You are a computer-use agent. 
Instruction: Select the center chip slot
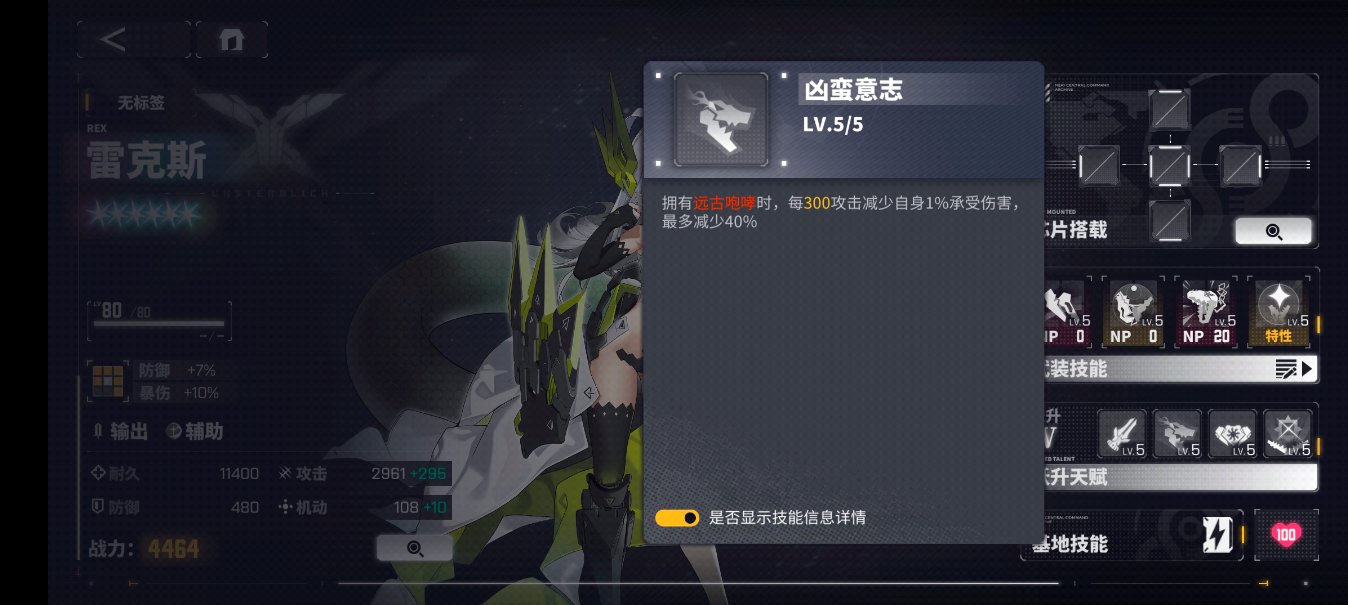click(x=1169, y=164)
